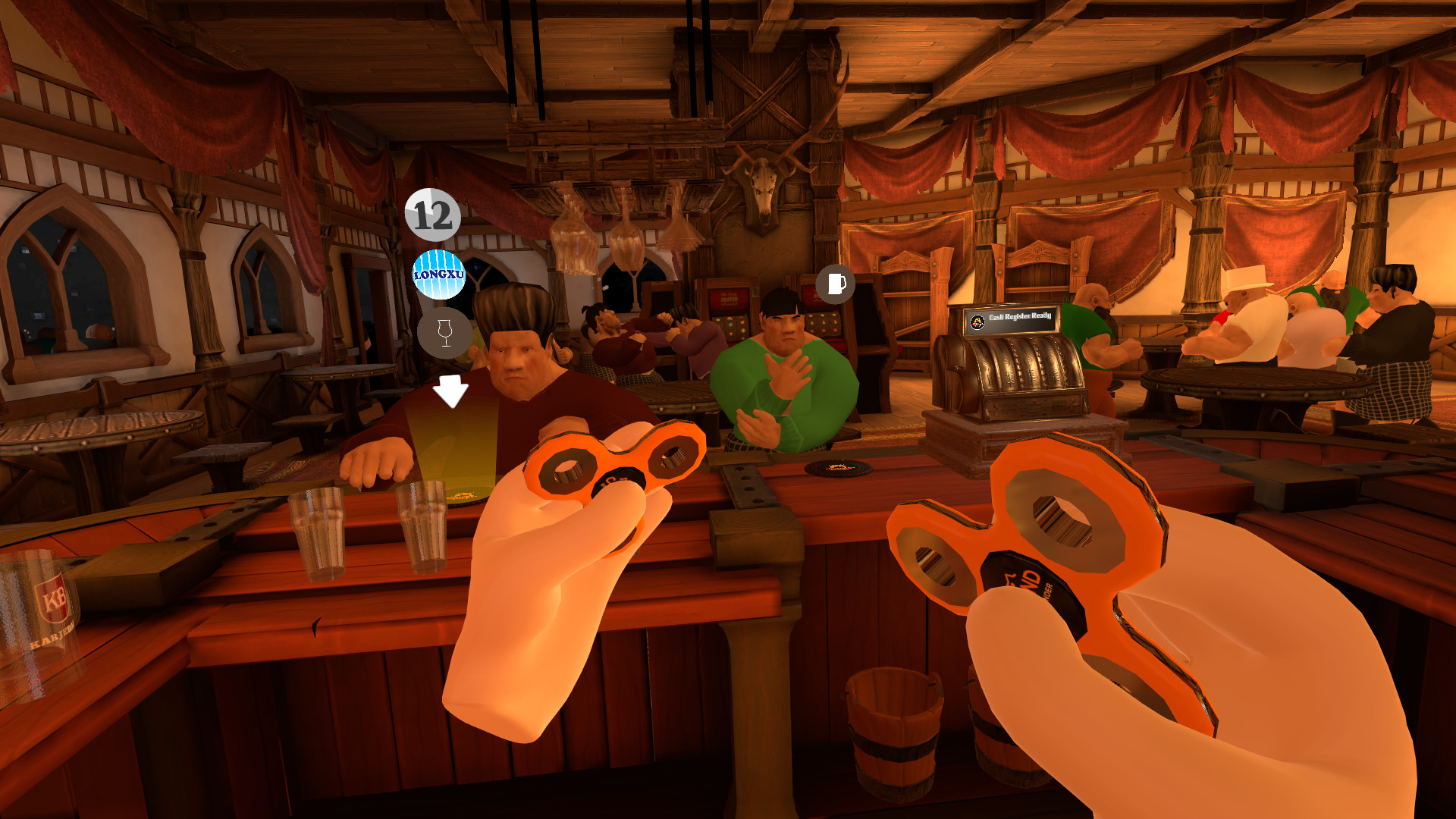
Task: Click the tulip glass drink icon
Action: (x=444, y=334)
